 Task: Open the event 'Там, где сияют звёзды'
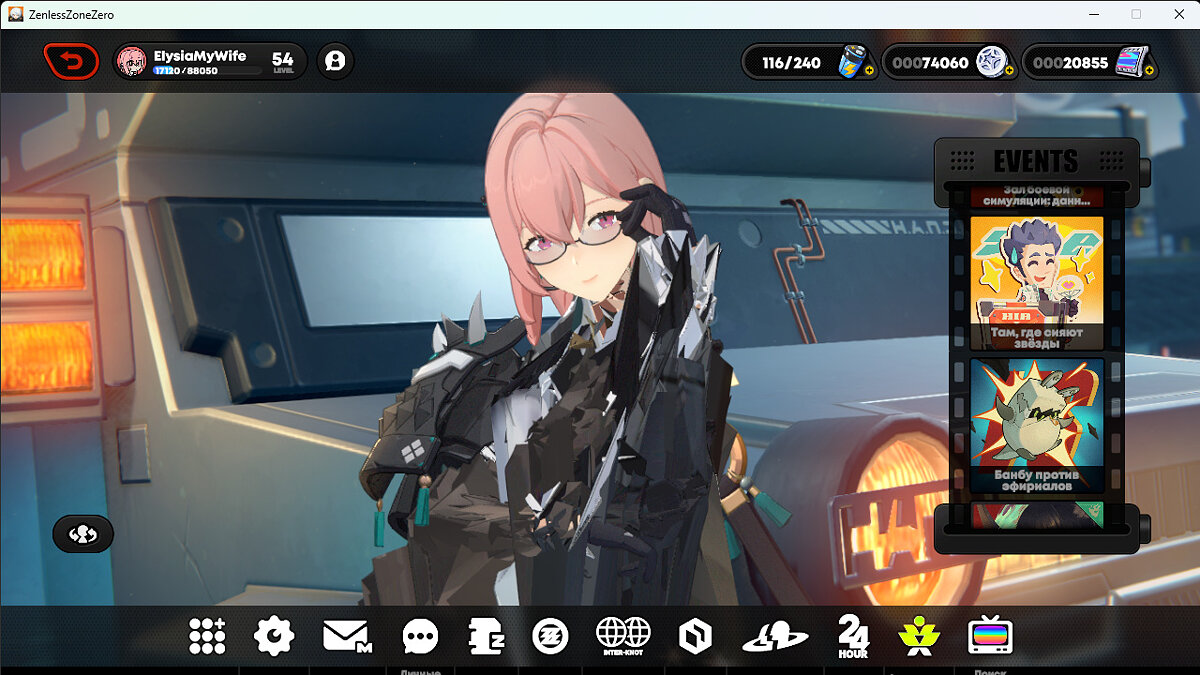point(1036,283)
